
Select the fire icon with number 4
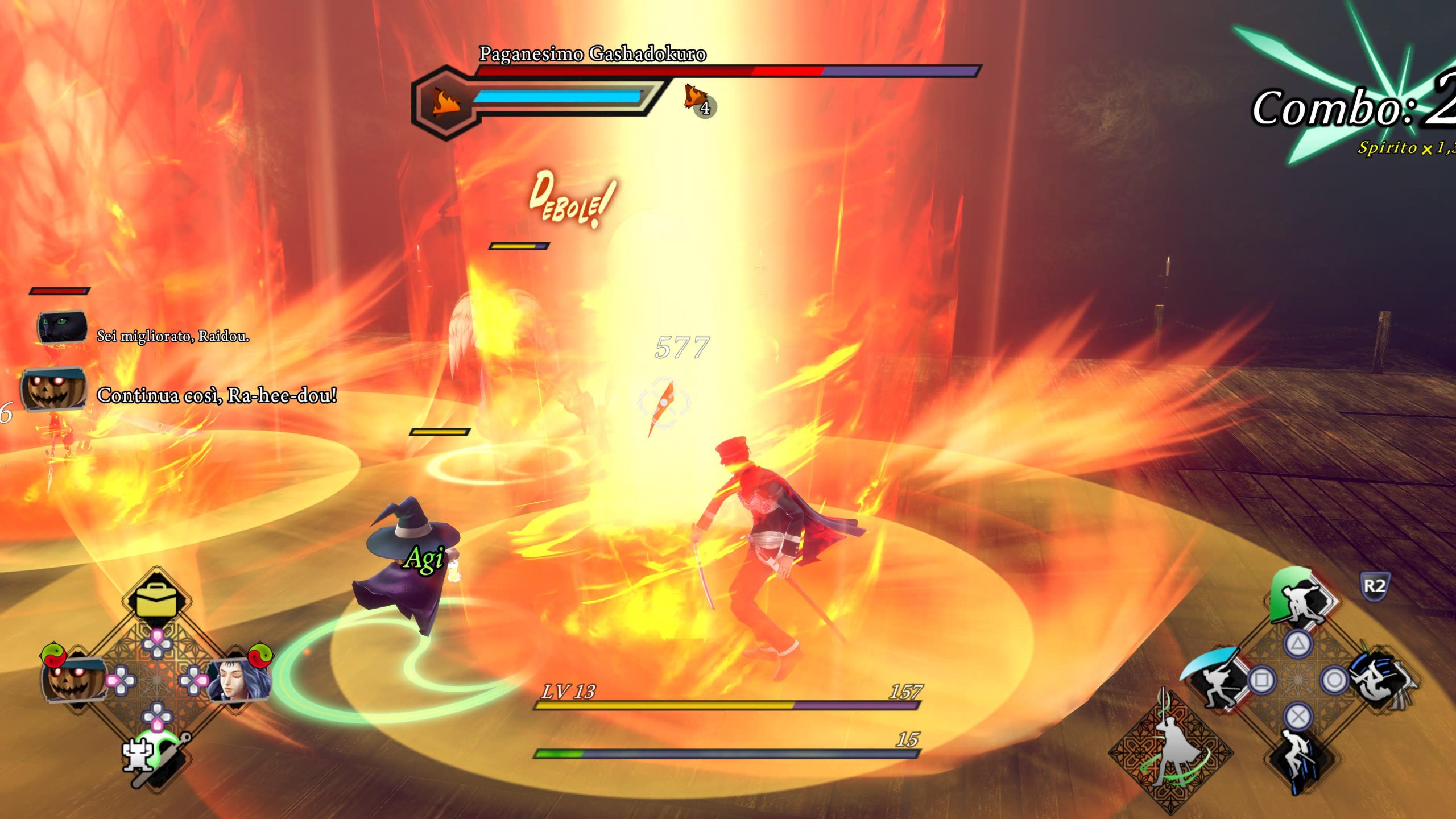point(698,100)
